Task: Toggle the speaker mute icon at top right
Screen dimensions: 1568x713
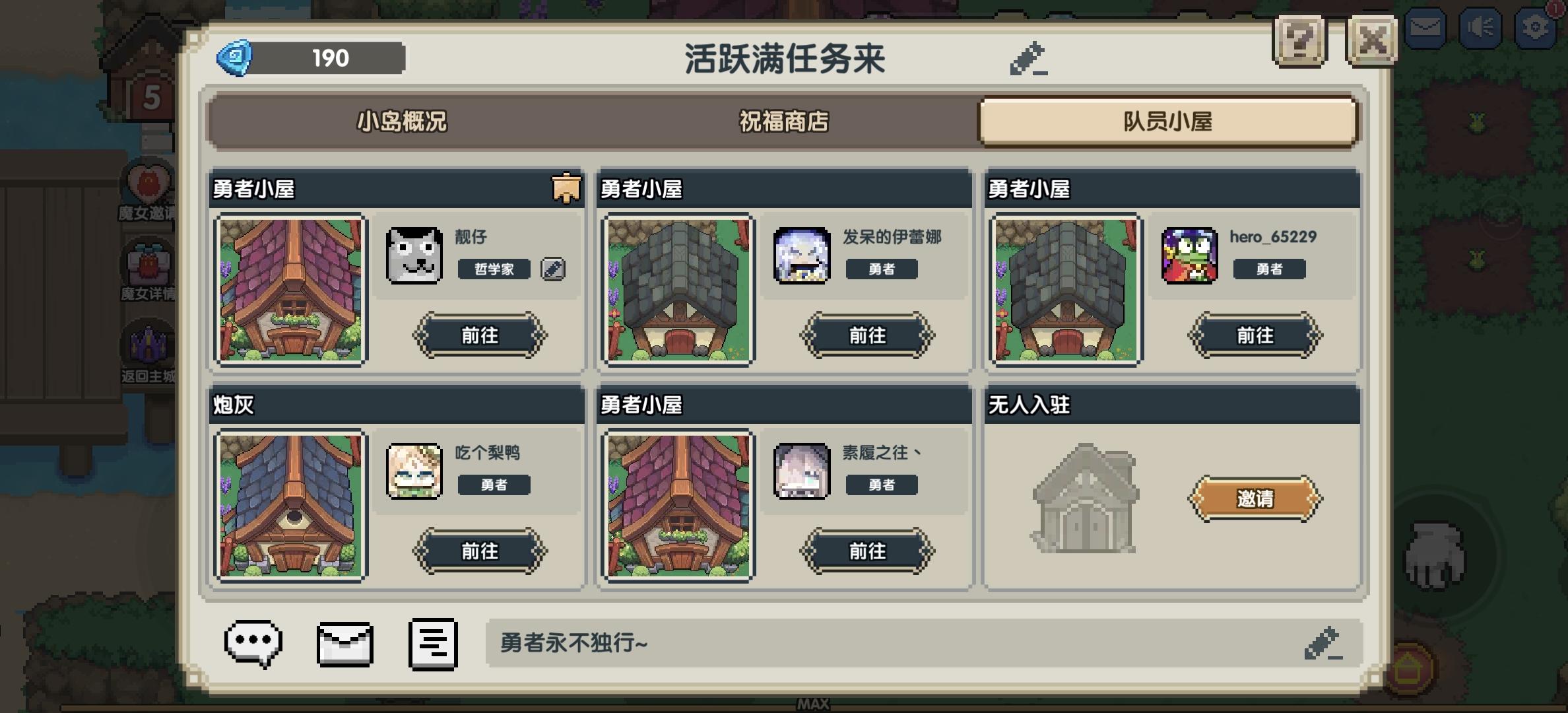Action: (1480, 27)
